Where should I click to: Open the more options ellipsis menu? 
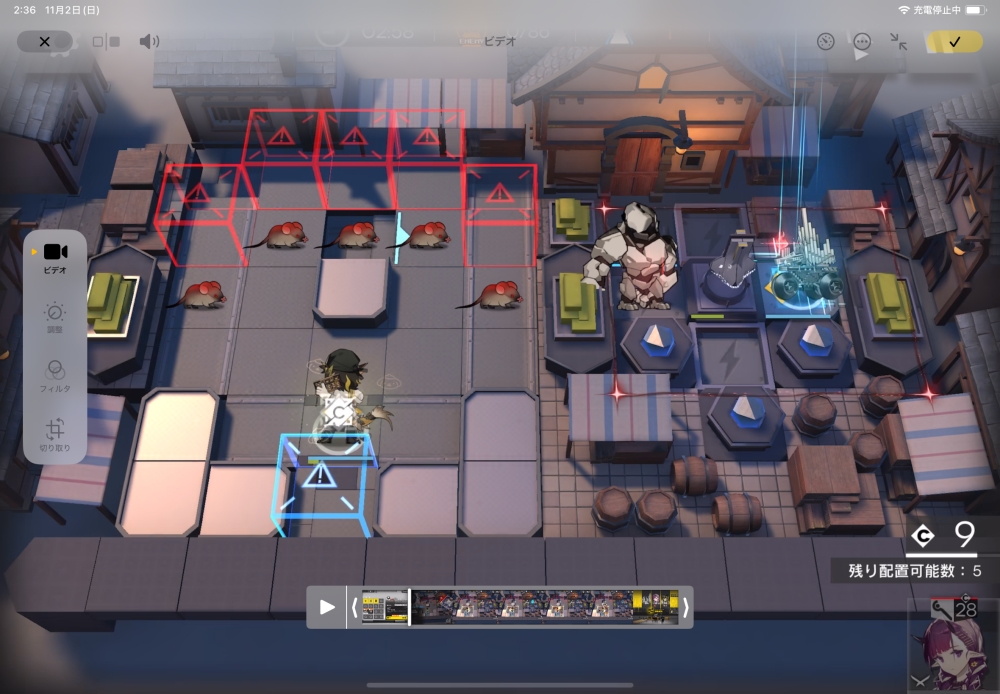[862, 42]
